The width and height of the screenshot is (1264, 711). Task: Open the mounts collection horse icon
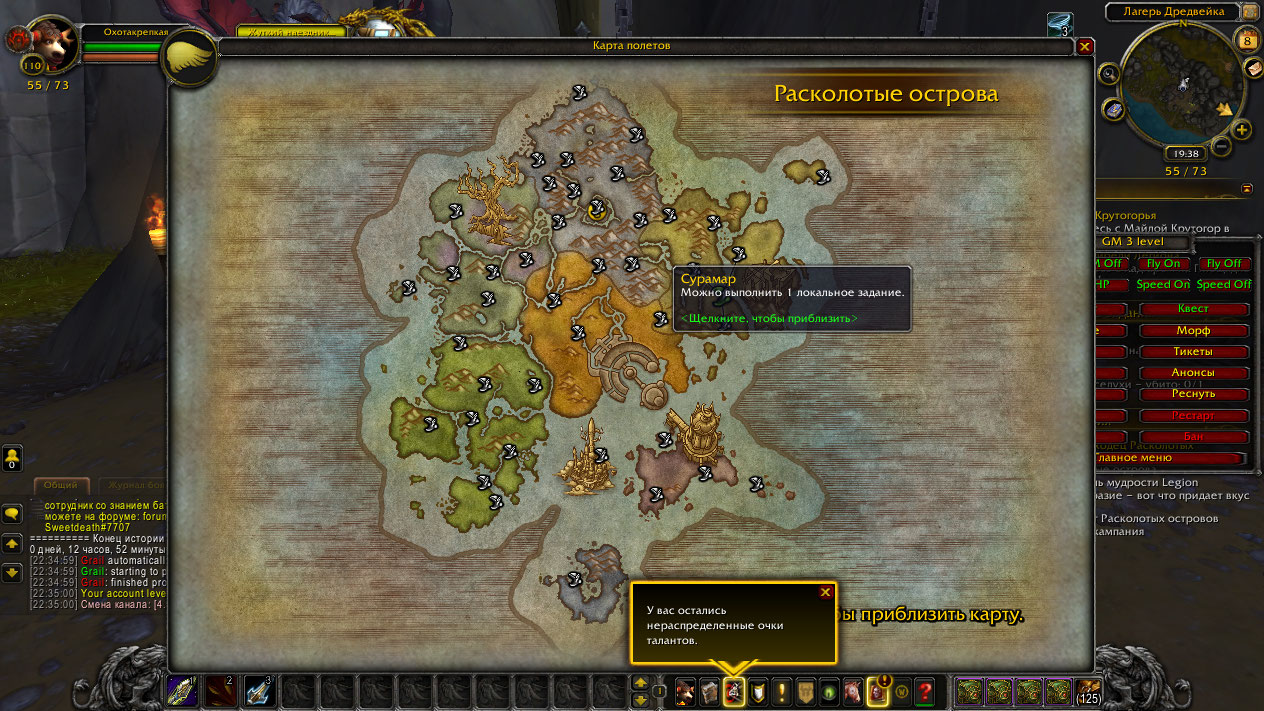[x=853, y=691]
